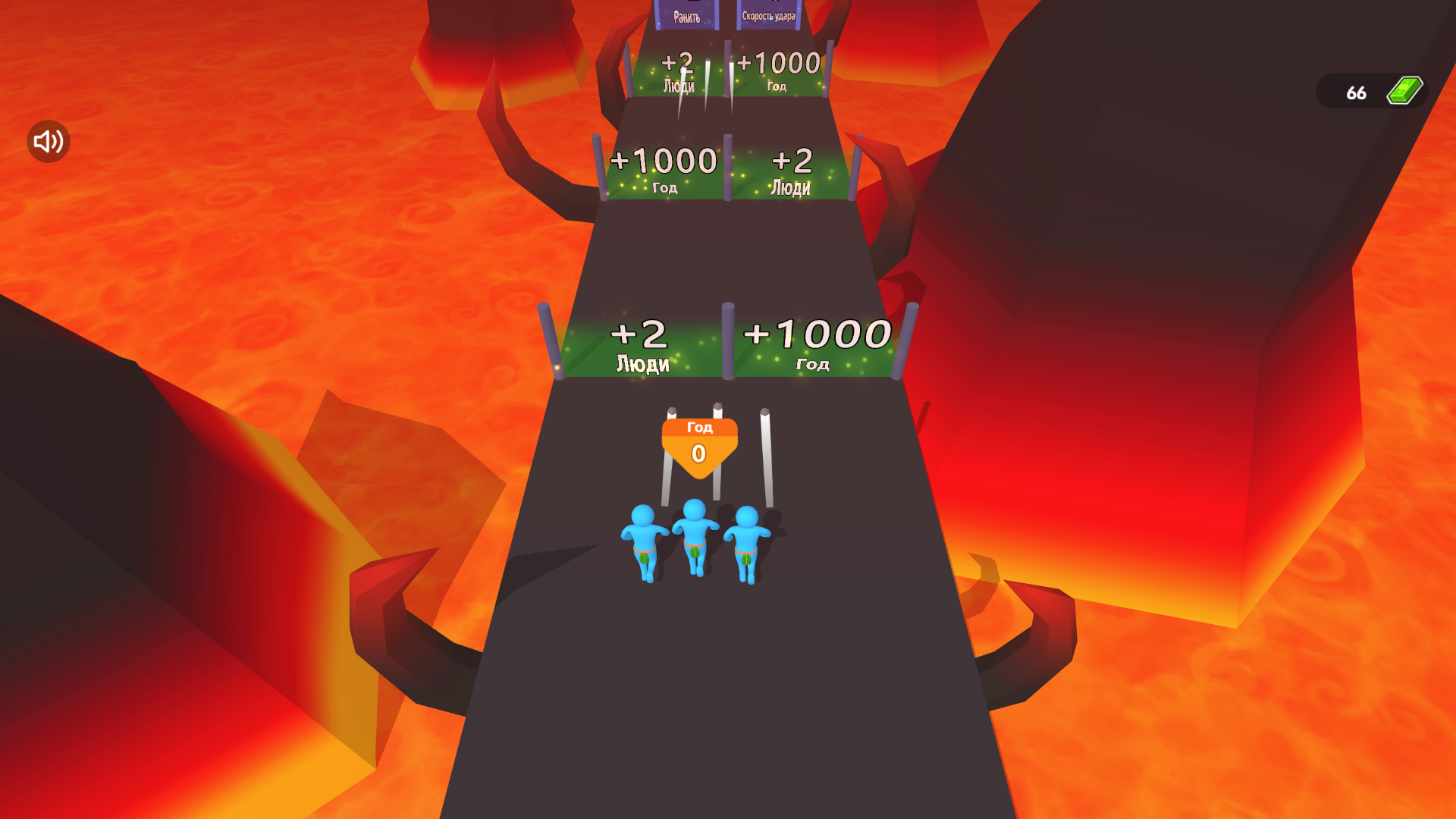Click the green cash money icon
1456x819 pixels.
[1404, 91]
